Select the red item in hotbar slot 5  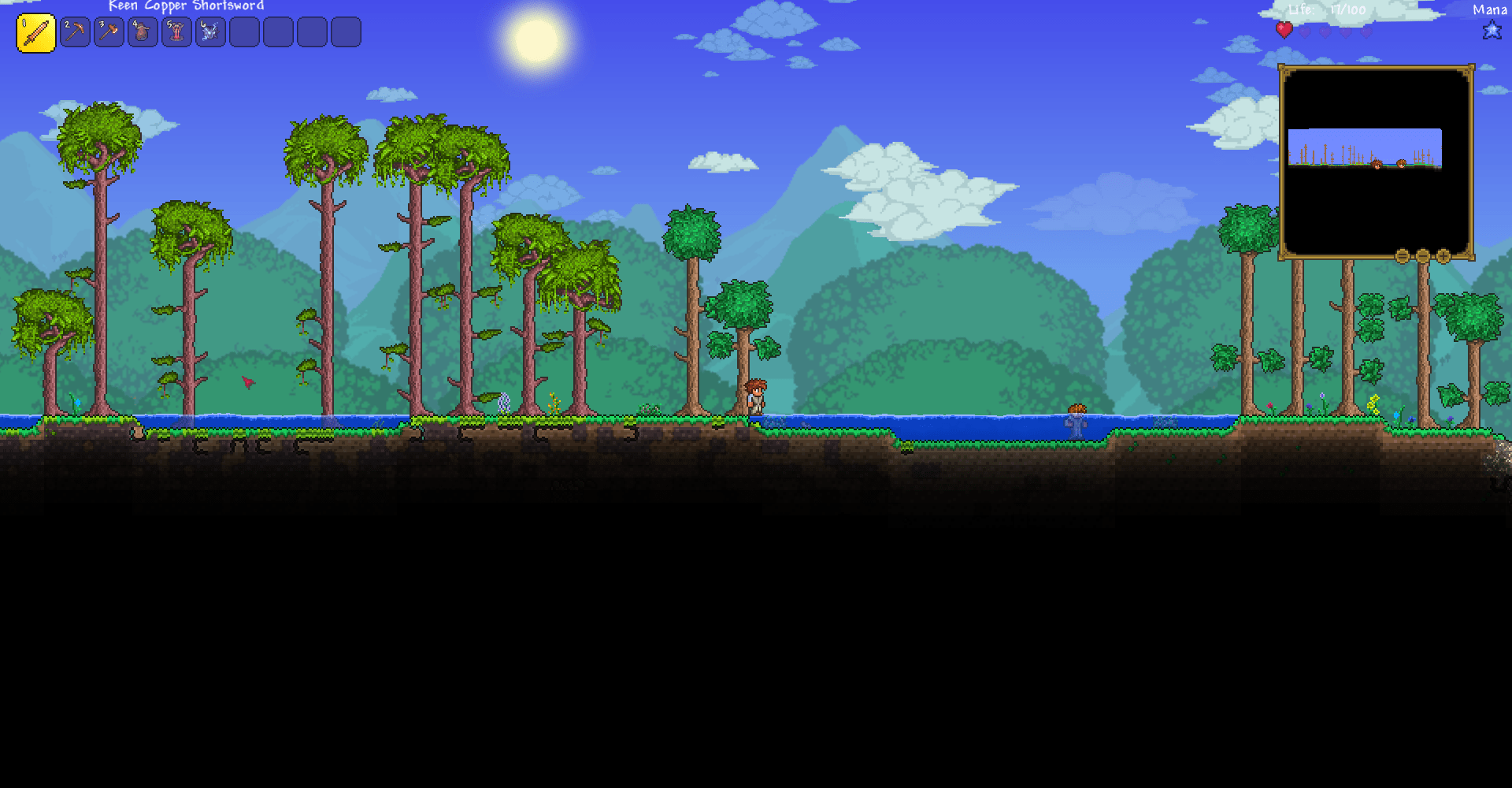(177, 32)
